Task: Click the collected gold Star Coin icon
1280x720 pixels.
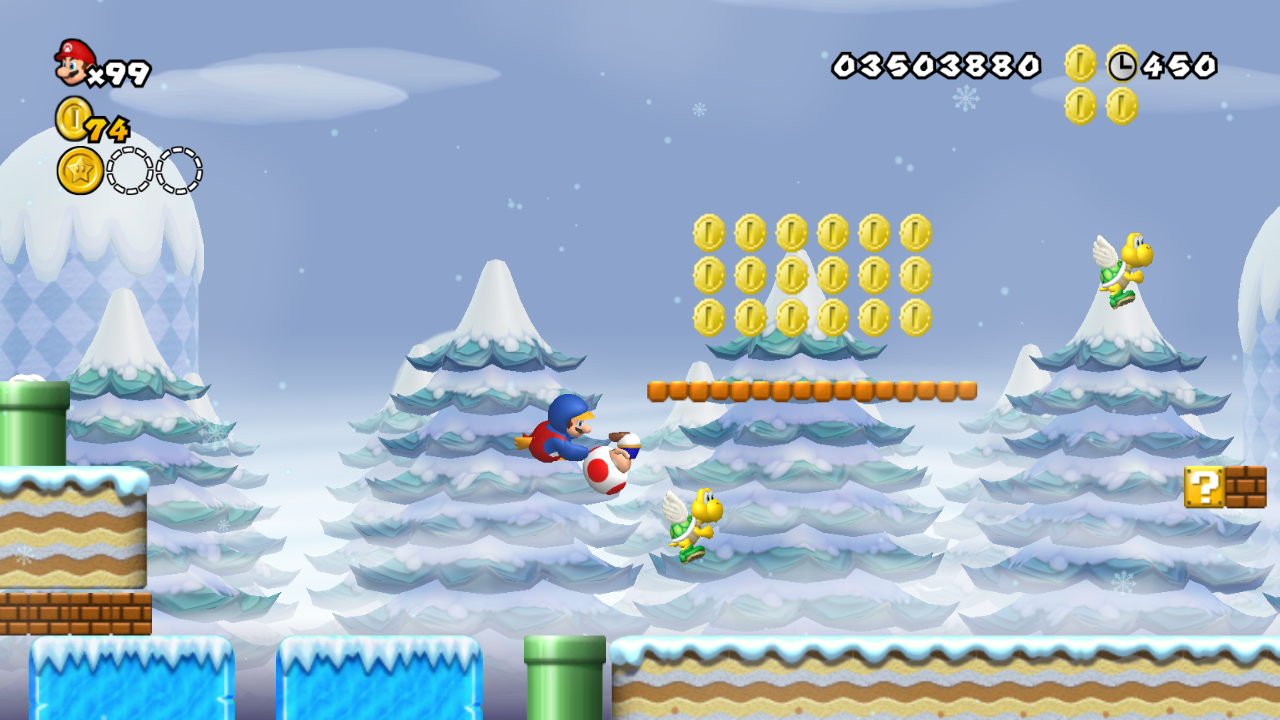Action: (x=80, y=170)
